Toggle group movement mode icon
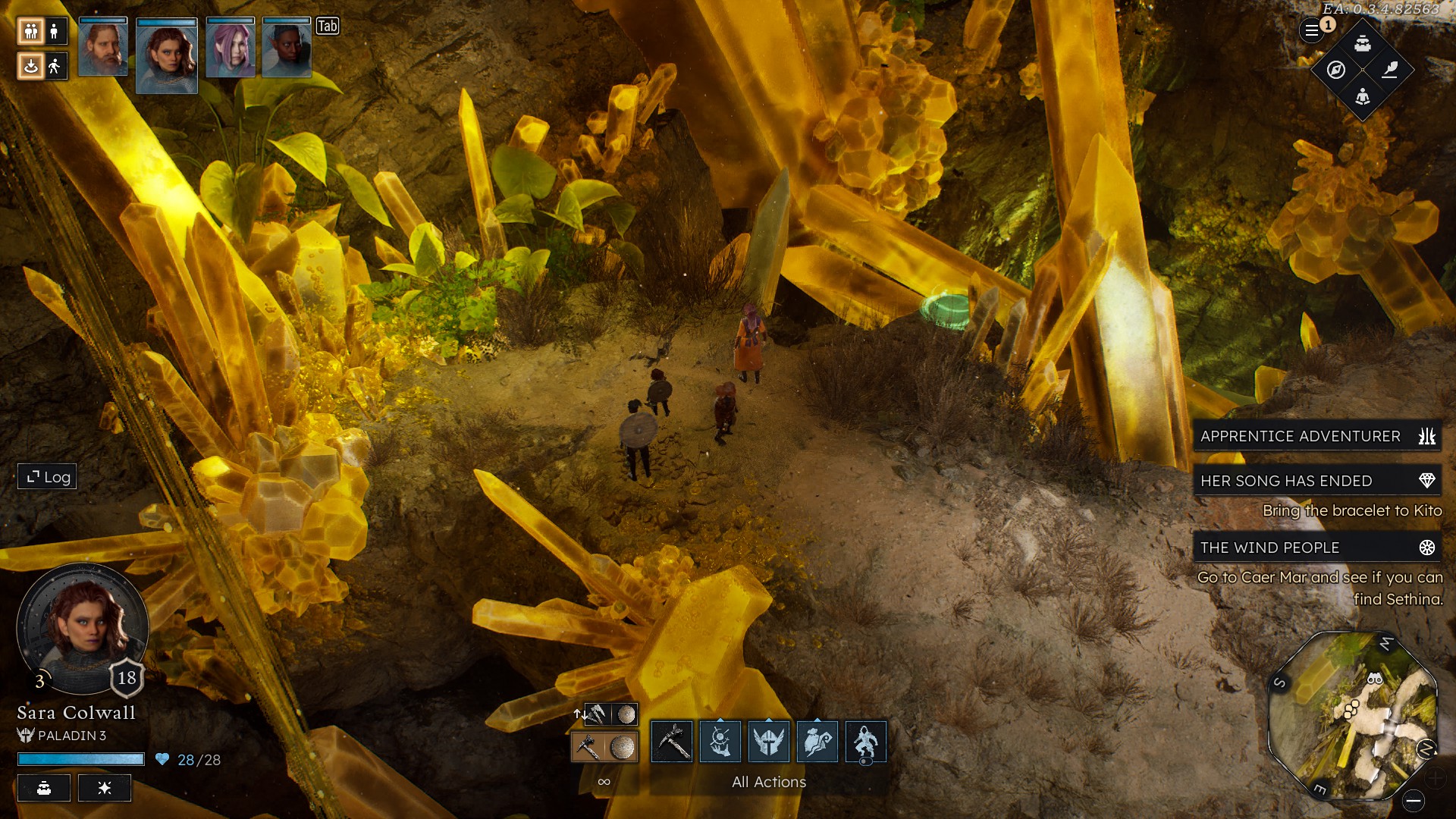Image resolution: width=1456 pixels, height=819 pixels. coord(31,31)
